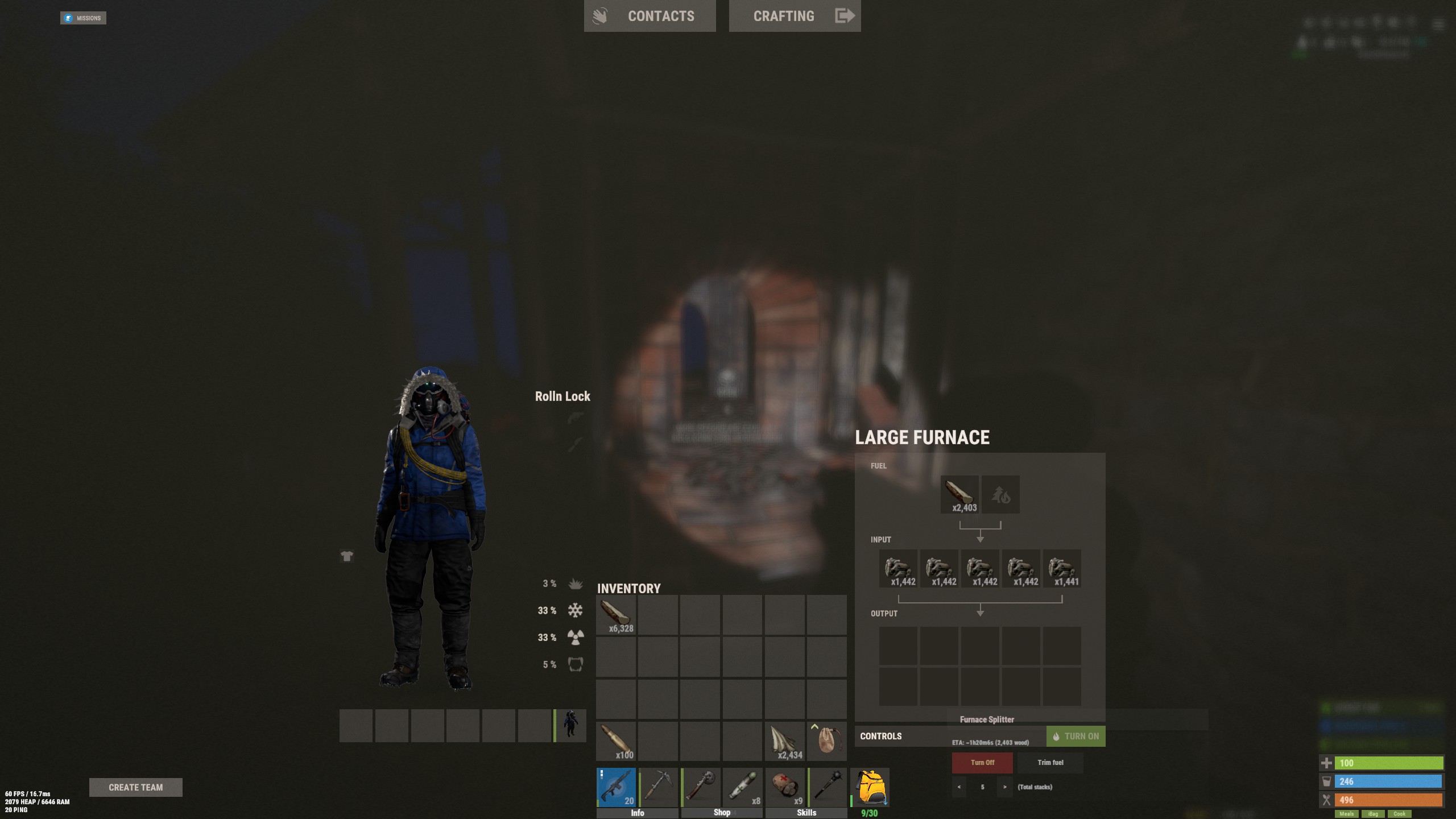Screen dimensions: 1456x819
Task: Open the yellow backpack showing 9/30
Action: [869, 787]
